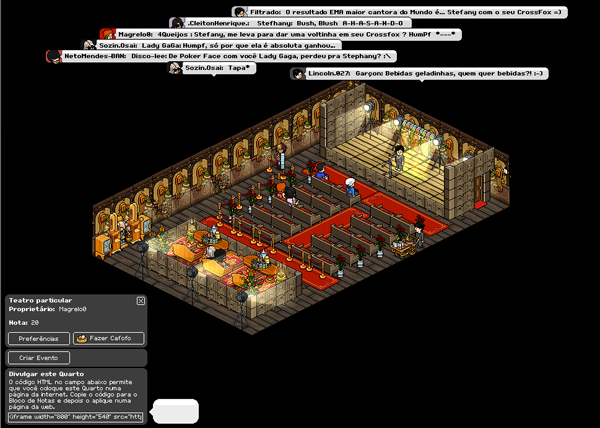Select the iframe HTML embed code field

[76, 416]
